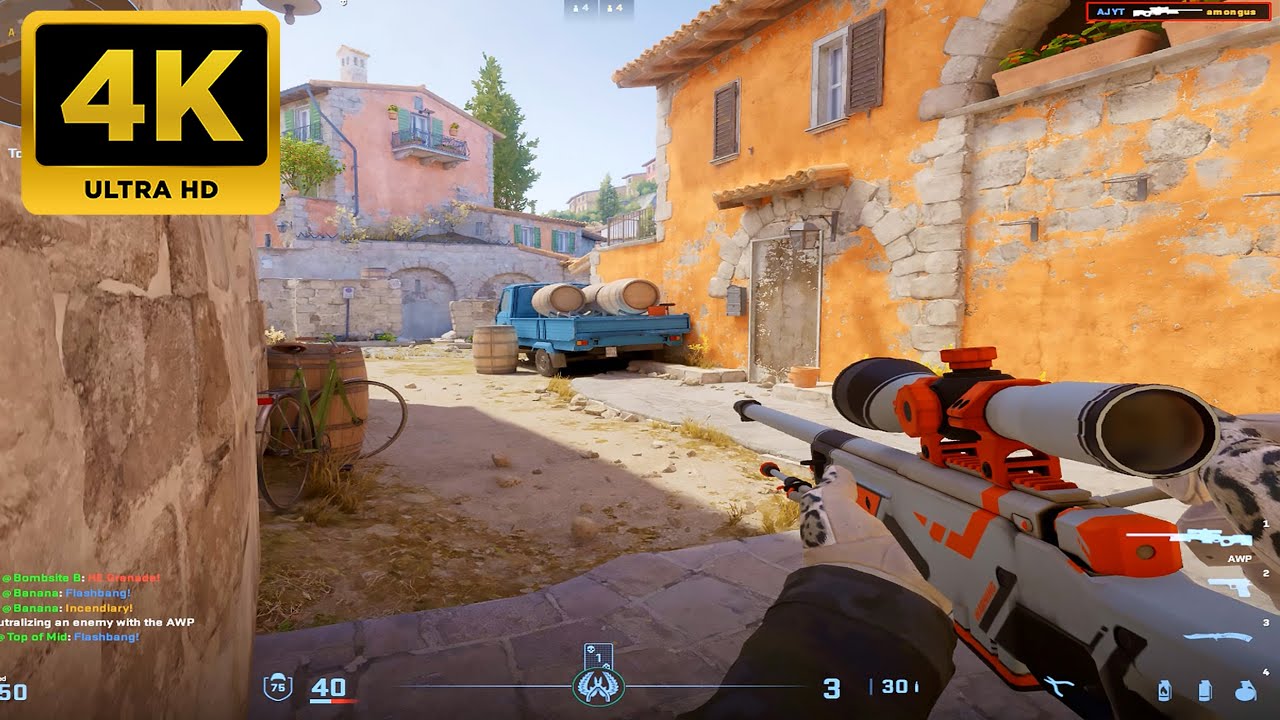Click the Top of Mid chat message
This screenshot has height=720, width=1280.
70,636
